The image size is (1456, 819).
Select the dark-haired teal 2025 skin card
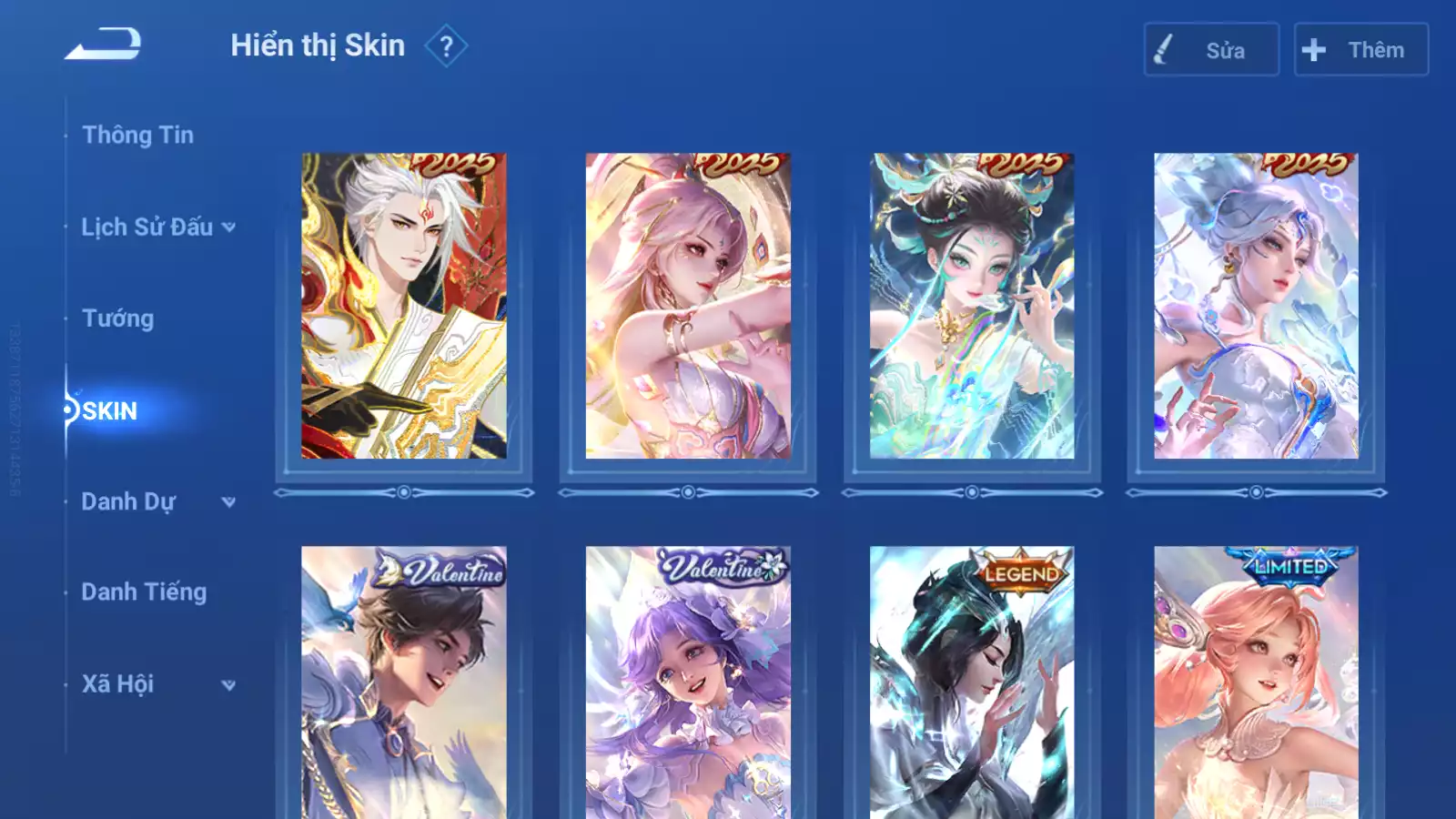(972, 306)
